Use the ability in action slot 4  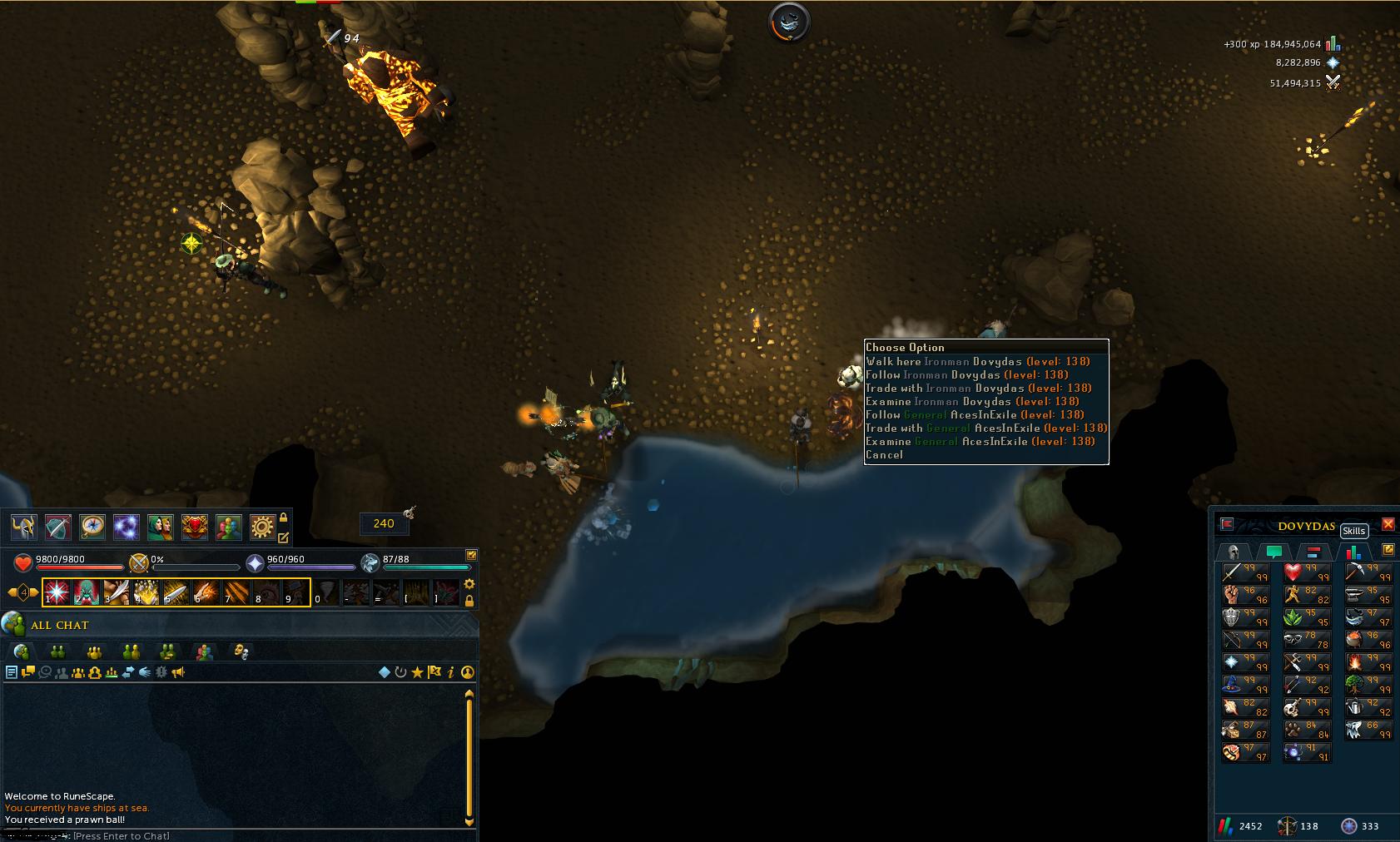tap(146, 592)
